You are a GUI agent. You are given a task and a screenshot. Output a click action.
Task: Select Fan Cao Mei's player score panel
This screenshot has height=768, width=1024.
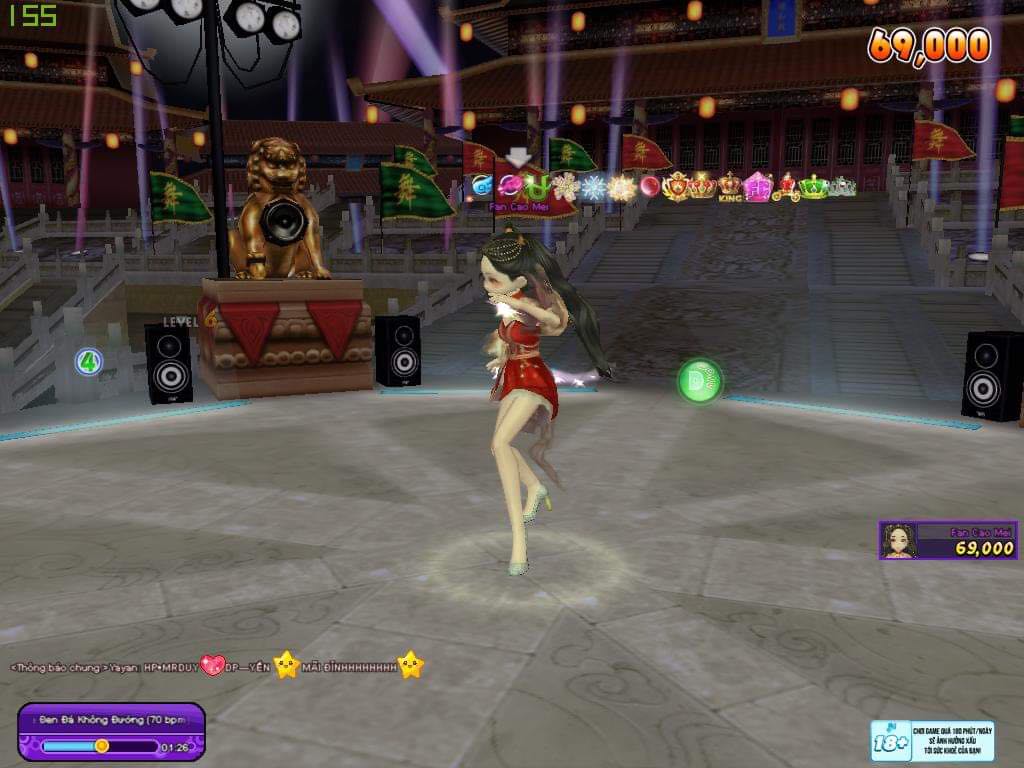point(948,540)
